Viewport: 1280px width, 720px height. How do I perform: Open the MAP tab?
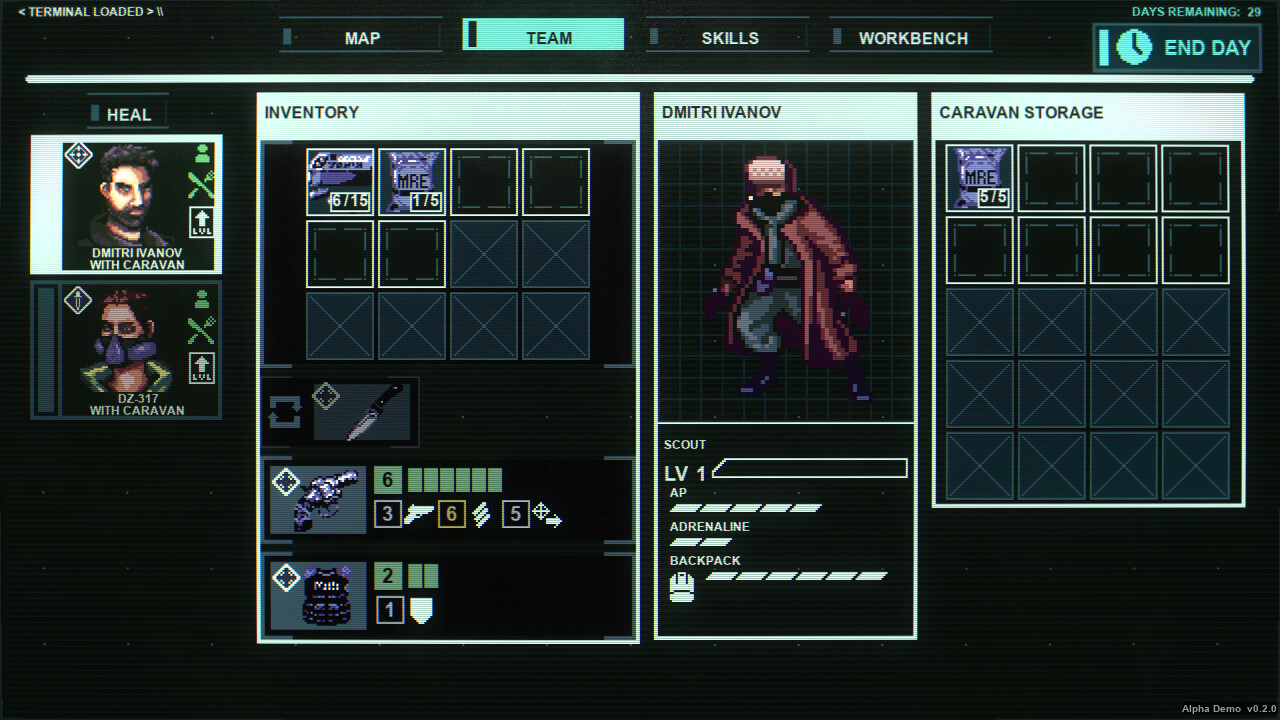(360, 37)
